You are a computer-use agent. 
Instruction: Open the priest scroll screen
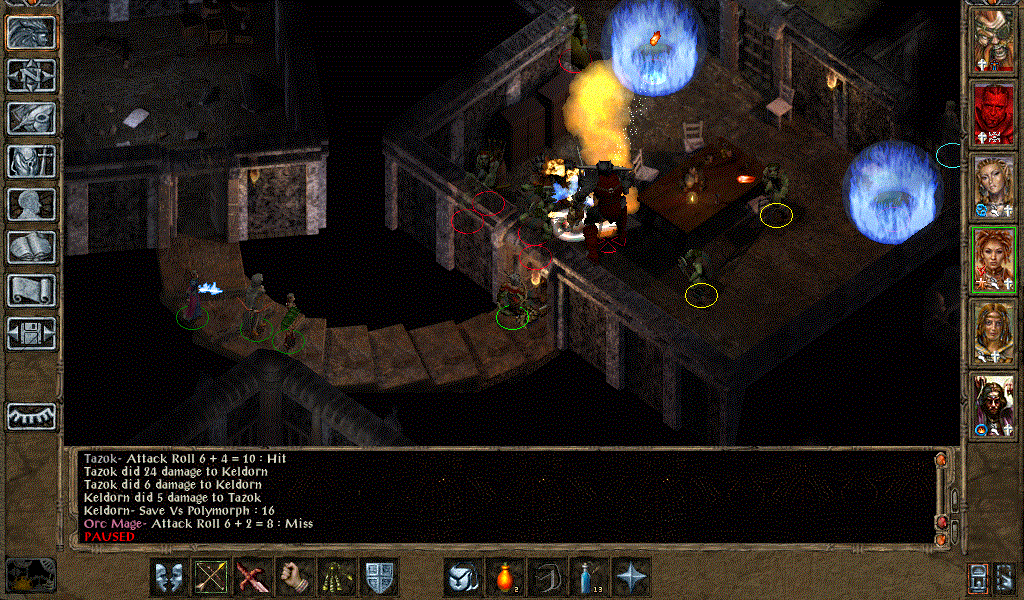[x=32, y=290]
